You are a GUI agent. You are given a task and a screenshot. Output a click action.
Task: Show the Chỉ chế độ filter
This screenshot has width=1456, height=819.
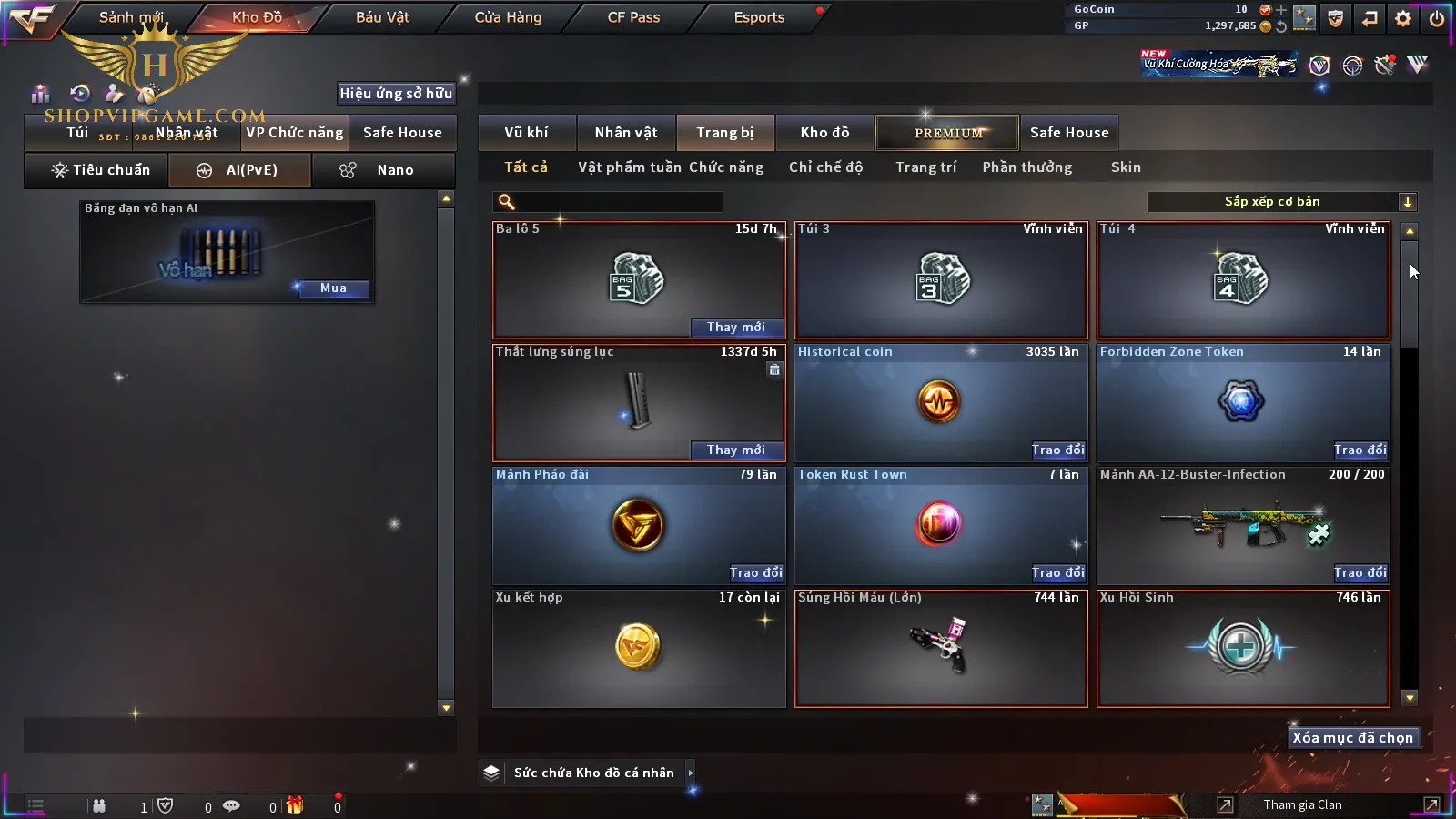click(825, 167)
